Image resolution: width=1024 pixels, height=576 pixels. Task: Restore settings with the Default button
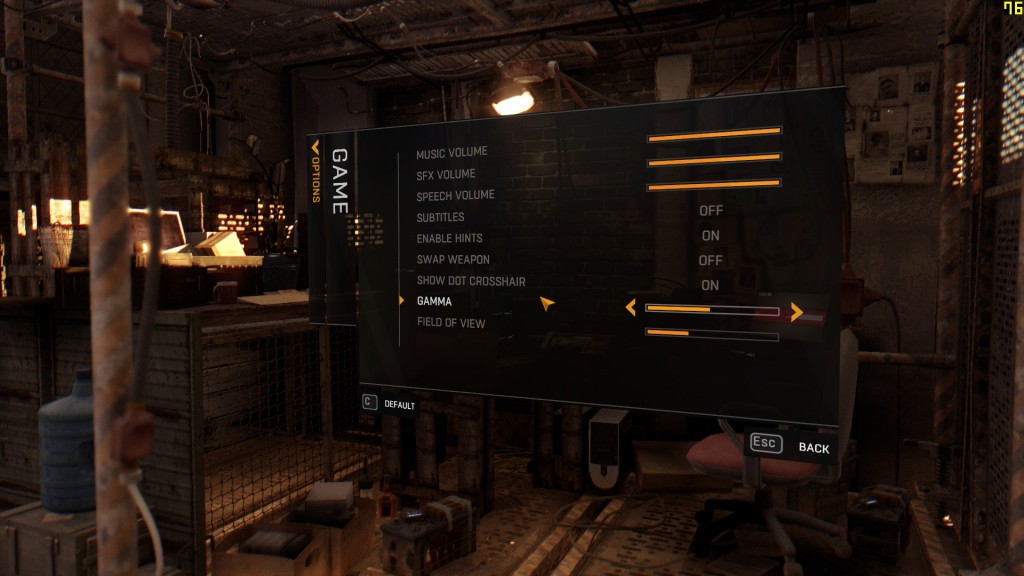tap(390, 404)
